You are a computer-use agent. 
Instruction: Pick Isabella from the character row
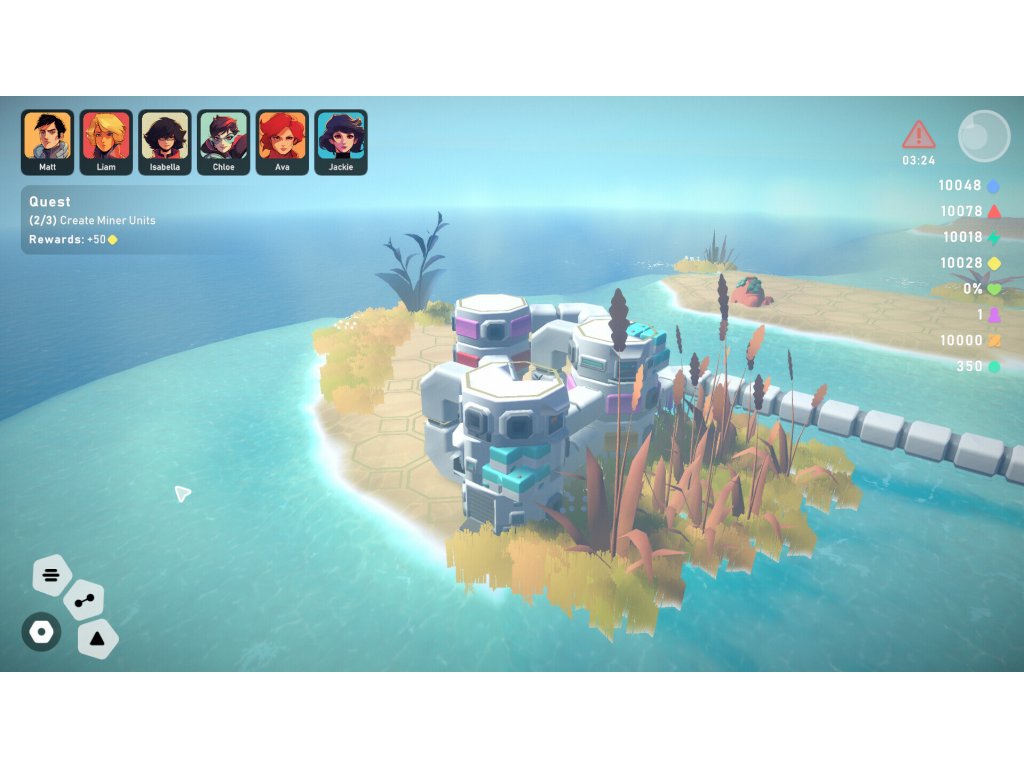(x=165, y=141)
